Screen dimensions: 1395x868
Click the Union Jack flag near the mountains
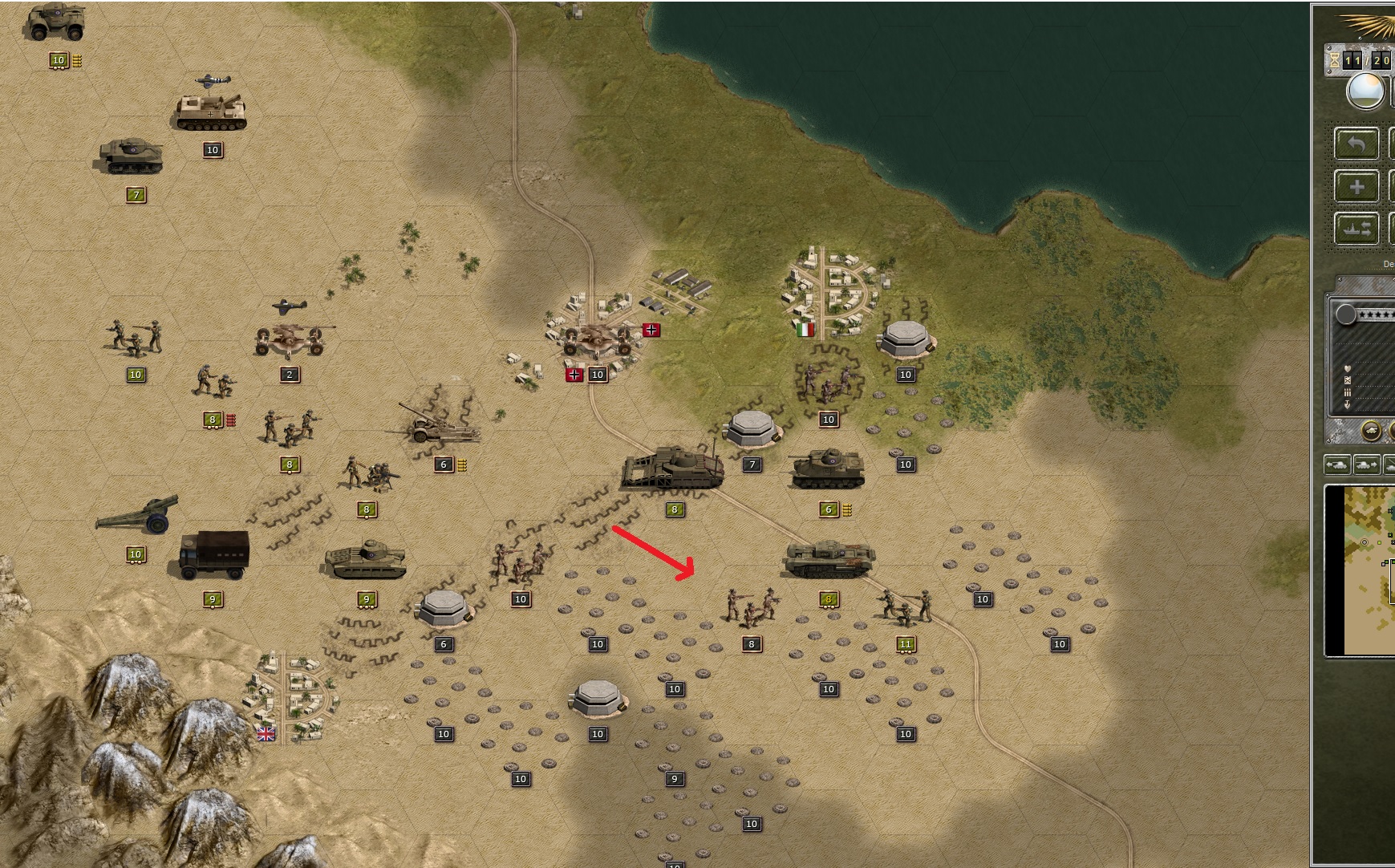coord(265,732)
